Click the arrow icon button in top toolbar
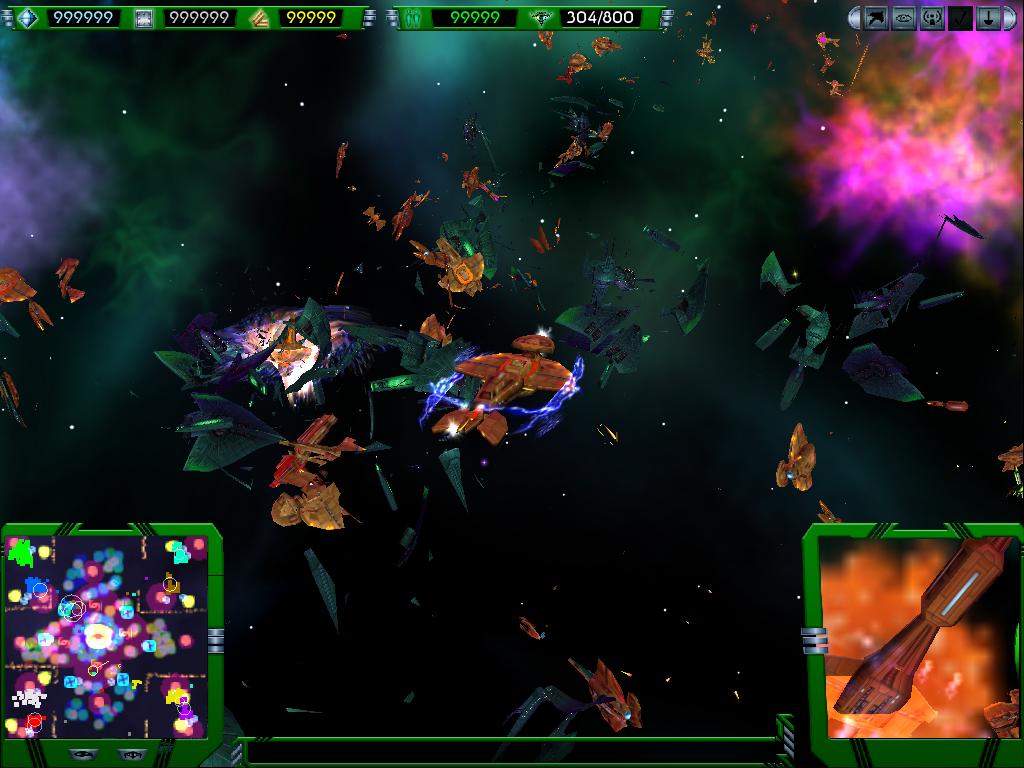 [x=877, y=18]
